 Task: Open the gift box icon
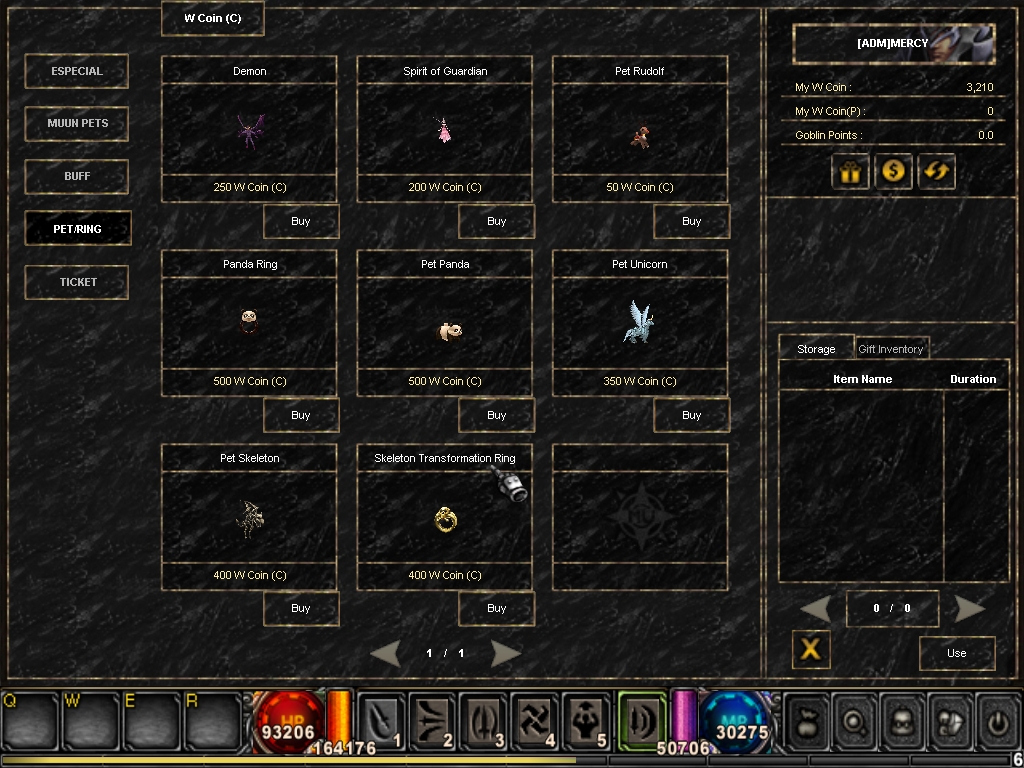tap(850, 171)
